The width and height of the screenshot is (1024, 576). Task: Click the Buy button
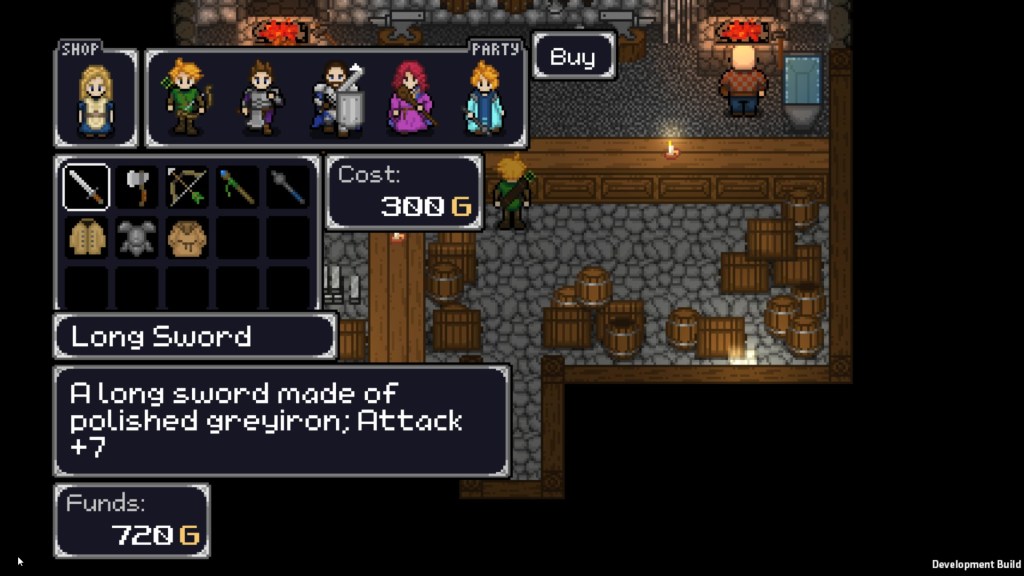[573, 56]
